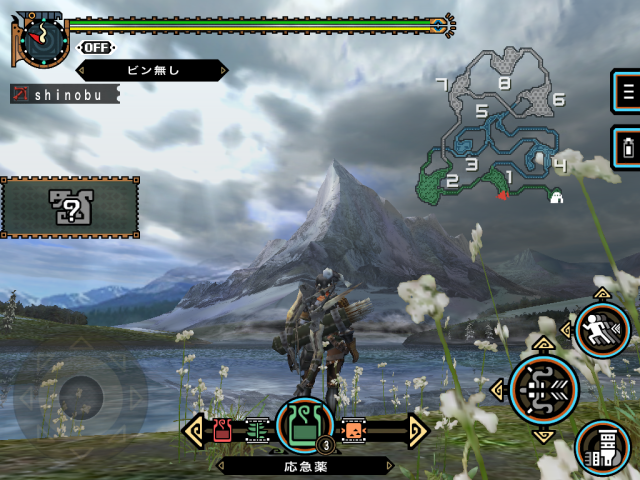The width and height of the screenshot is (640, 480).
Task: Tap the white building icon button
Action: pyautogui.click(x=603, y=446)
